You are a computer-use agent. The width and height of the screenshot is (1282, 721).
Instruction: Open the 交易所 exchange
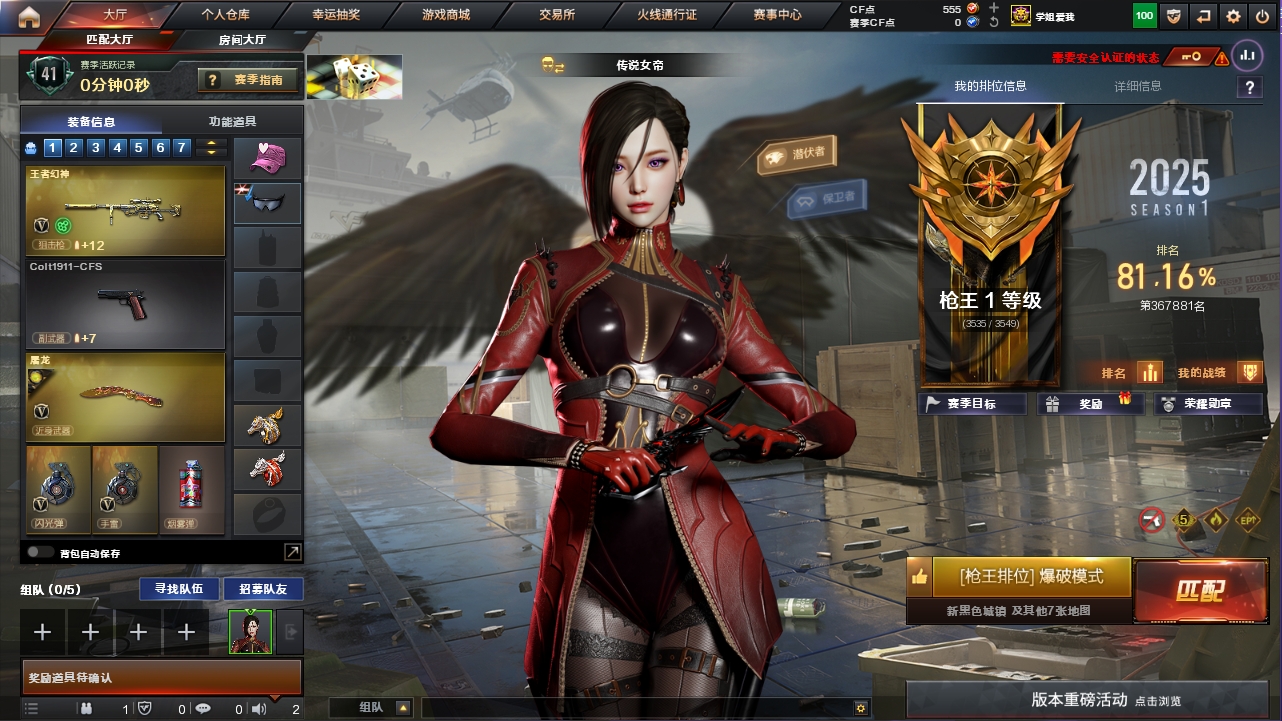557,15
